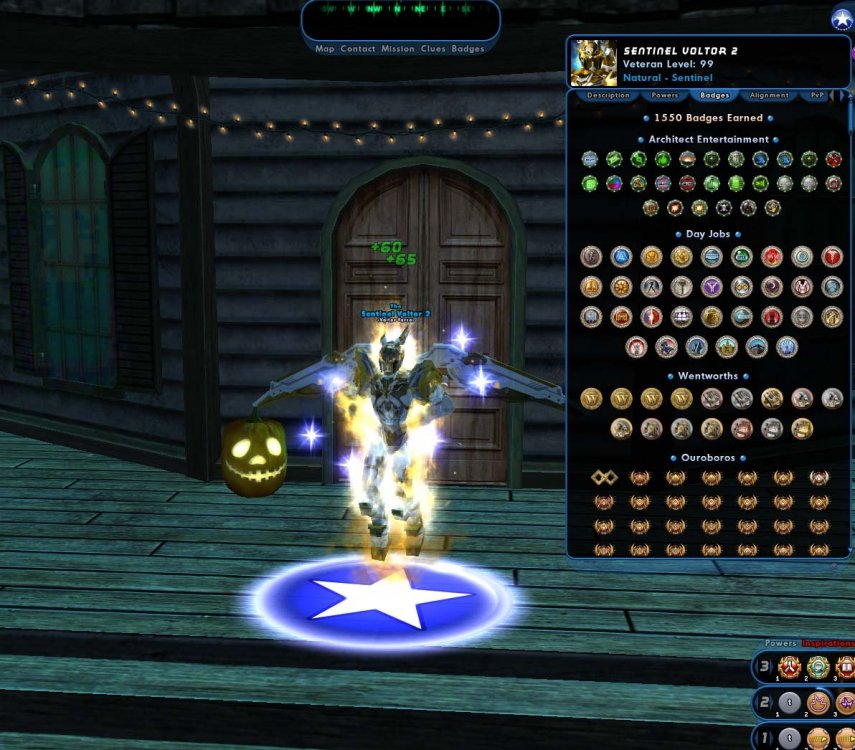This screenshot has width=855, height=750.
Task: Select the Ouroboros infinity-symbol badge
Action: tap(603, 478)
